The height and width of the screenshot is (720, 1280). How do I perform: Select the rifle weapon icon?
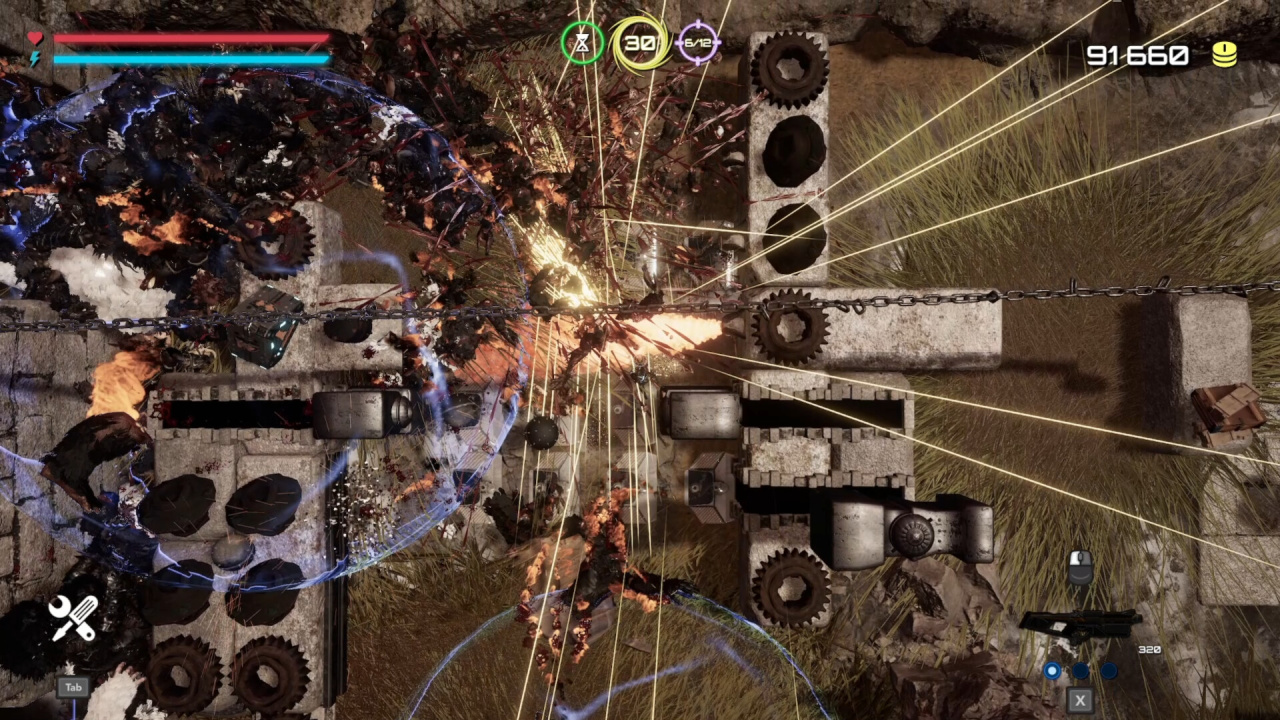point(1079,626)
